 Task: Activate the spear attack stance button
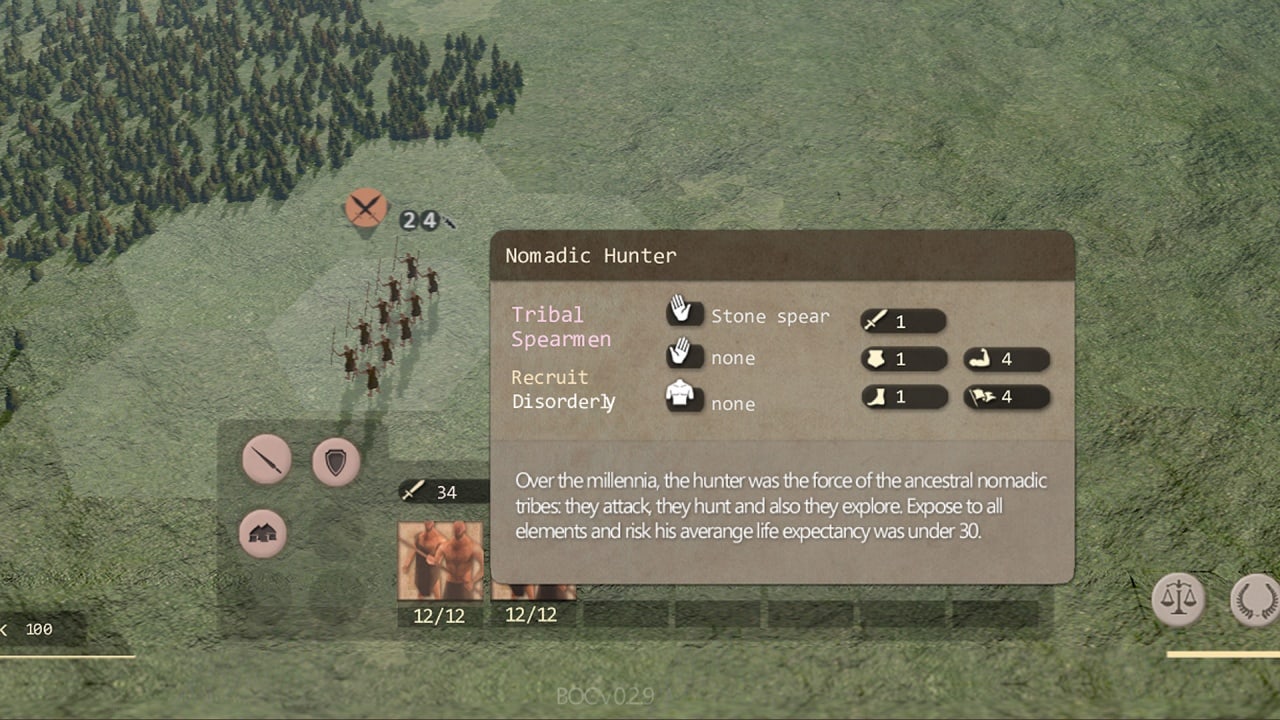point(267,461)
